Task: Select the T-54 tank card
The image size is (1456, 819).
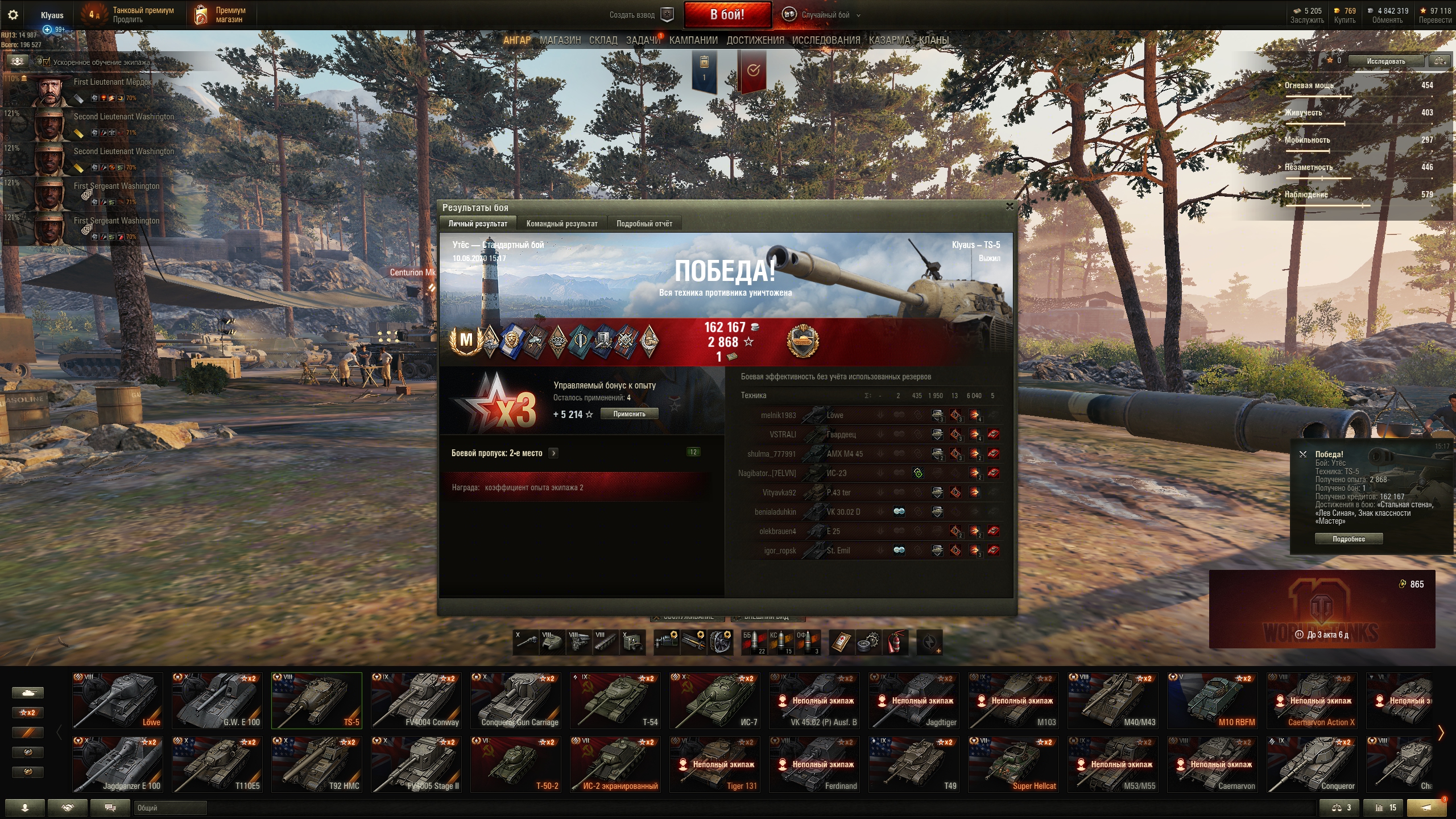Action: click(x=615, y=700)
